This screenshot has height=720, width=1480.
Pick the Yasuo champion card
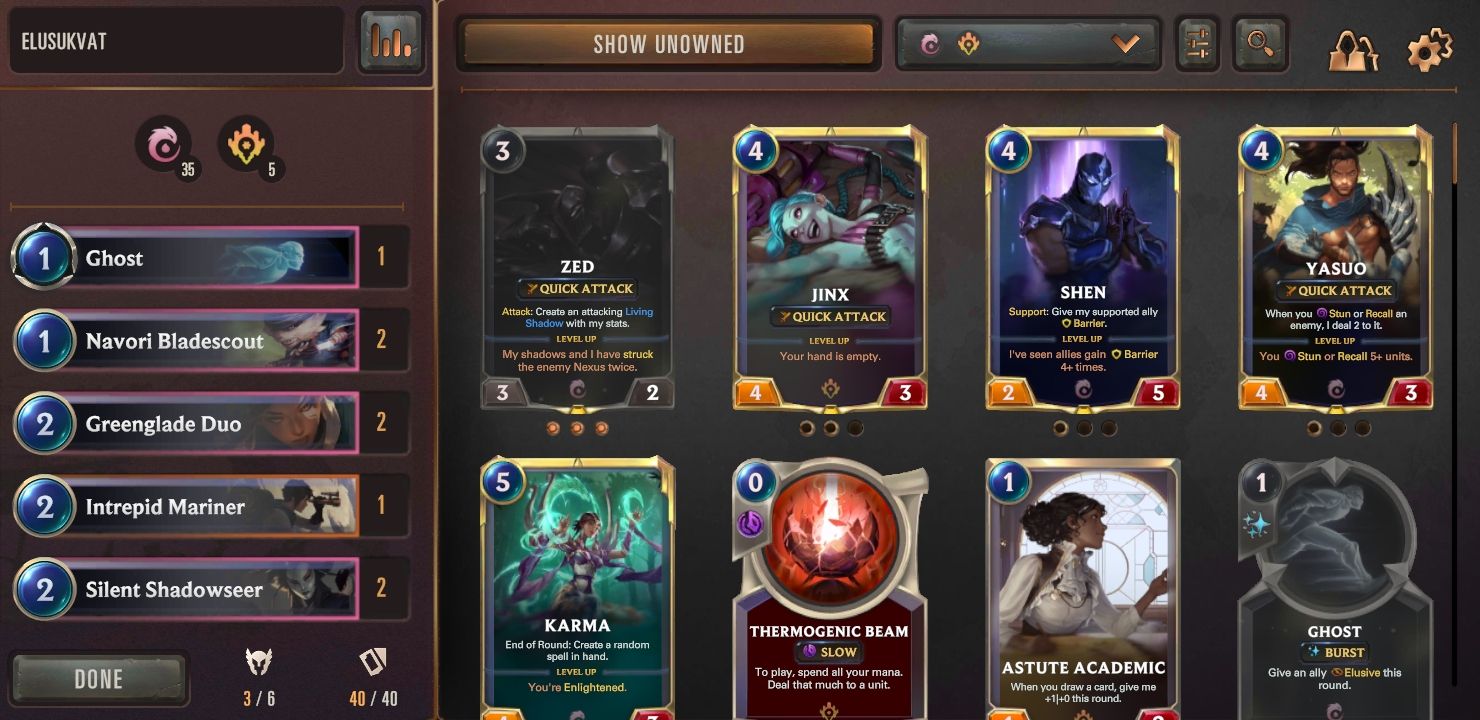point(1336,268)
